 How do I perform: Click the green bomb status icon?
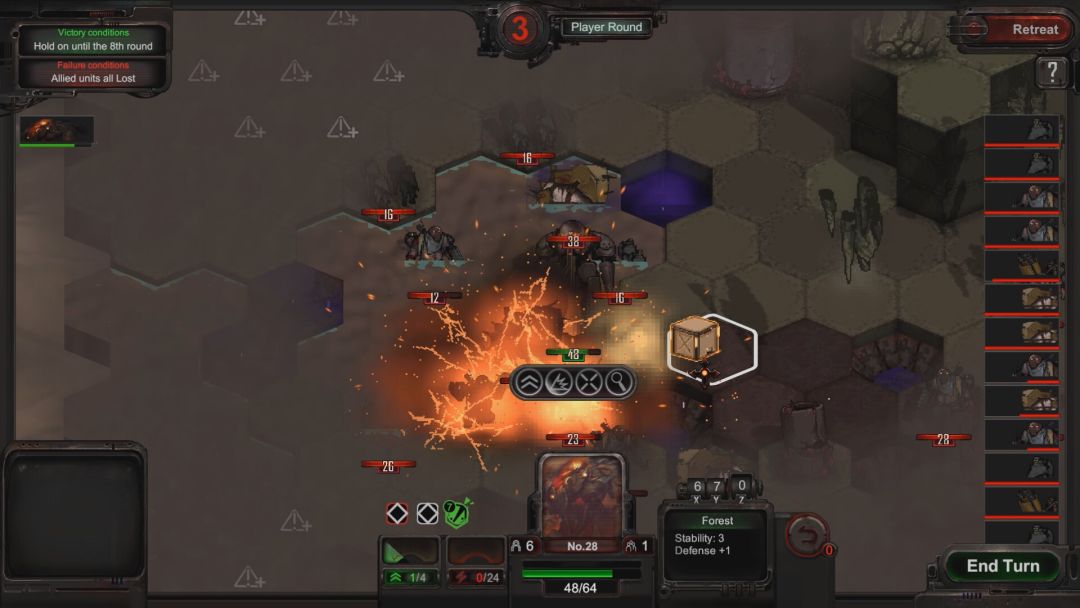pos(458,513)
